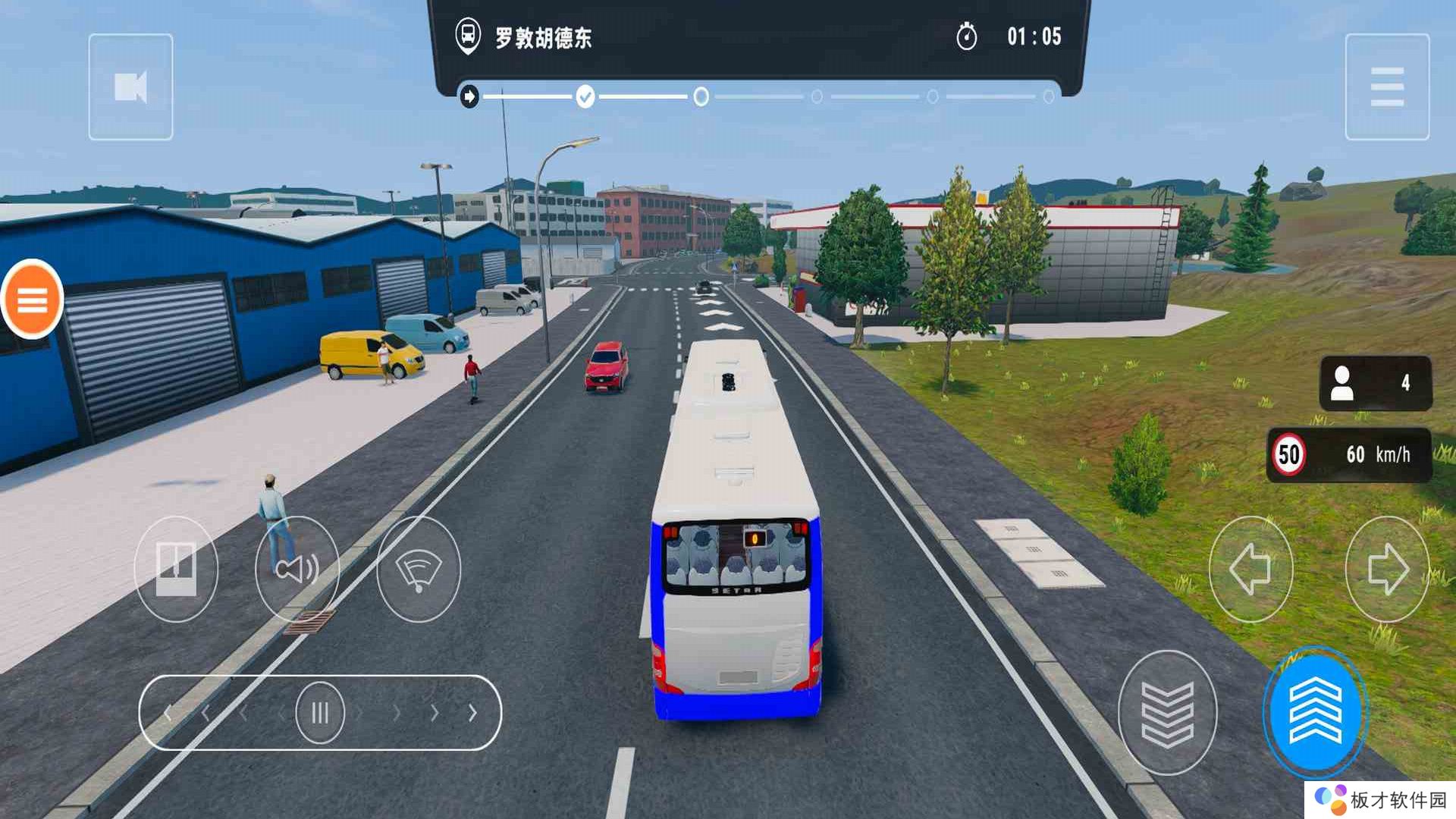This screenshot has height=819, width=1456.
Task: Steer left with the left arrow
Action: click(1250, 569)
